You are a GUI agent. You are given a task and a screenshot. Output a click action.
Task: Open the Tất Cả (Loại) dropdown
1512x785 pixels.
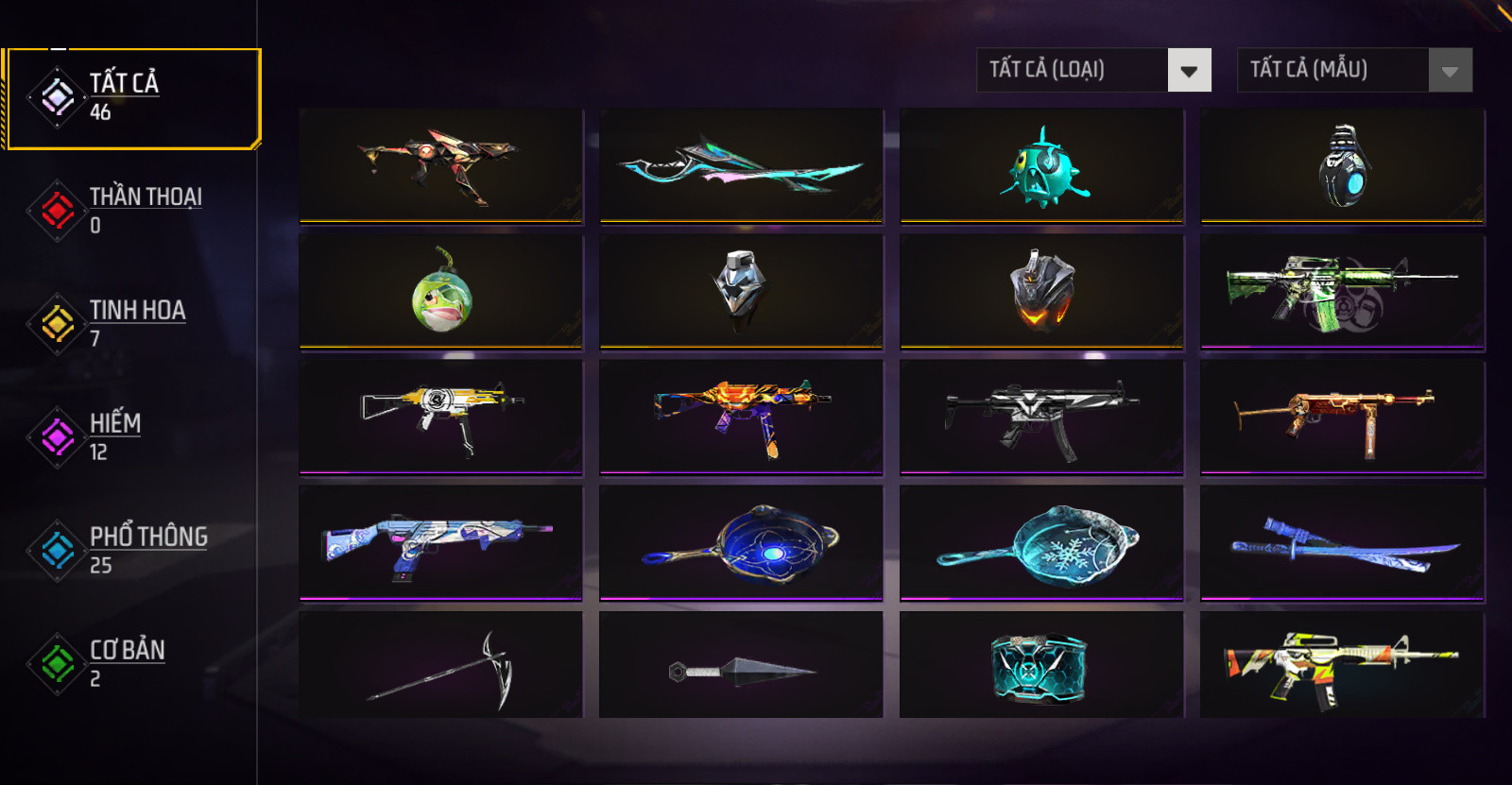(x=1093, y=70)
